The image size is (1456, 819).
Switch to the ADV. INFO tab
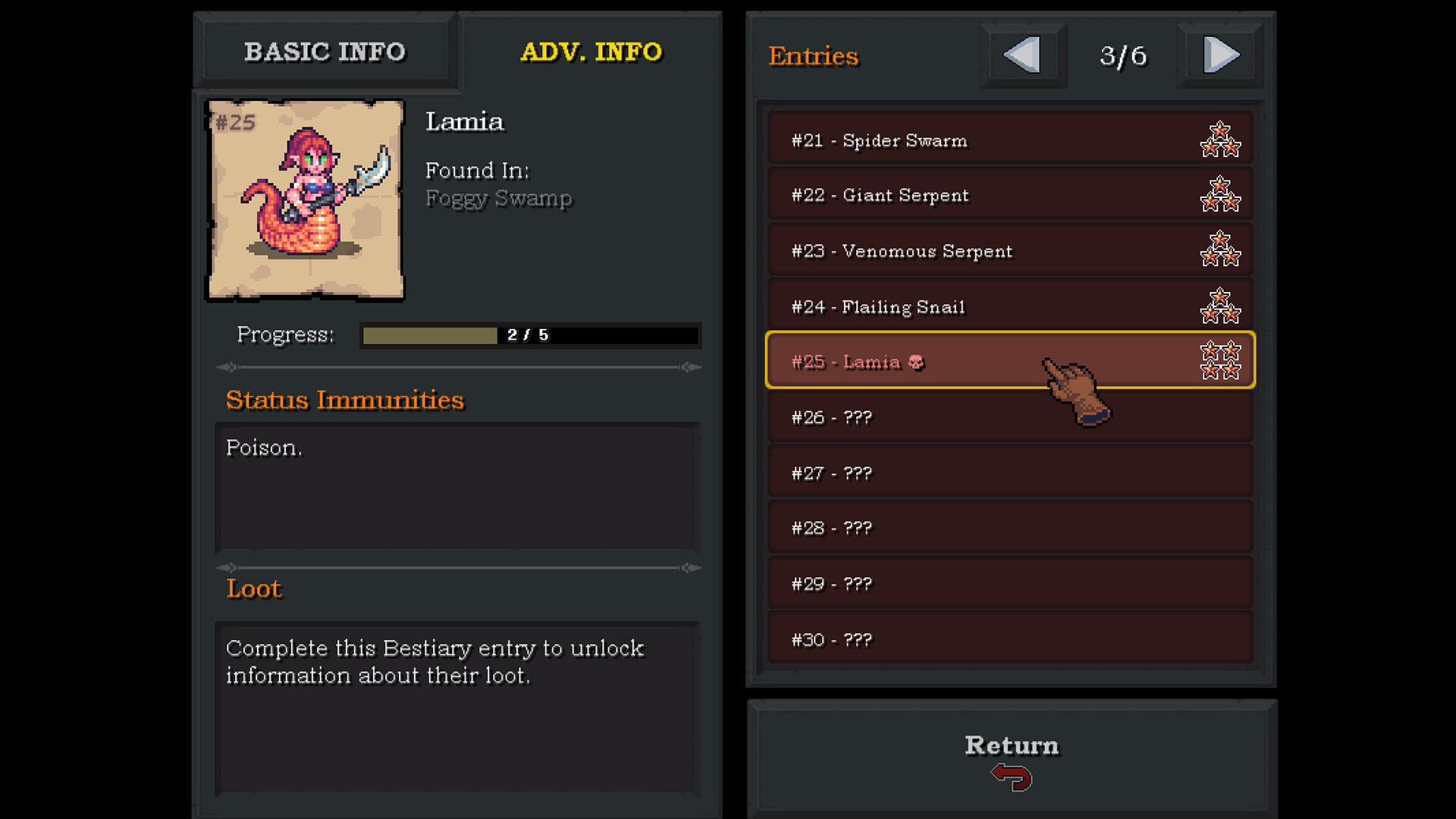[x=592, y=52]
